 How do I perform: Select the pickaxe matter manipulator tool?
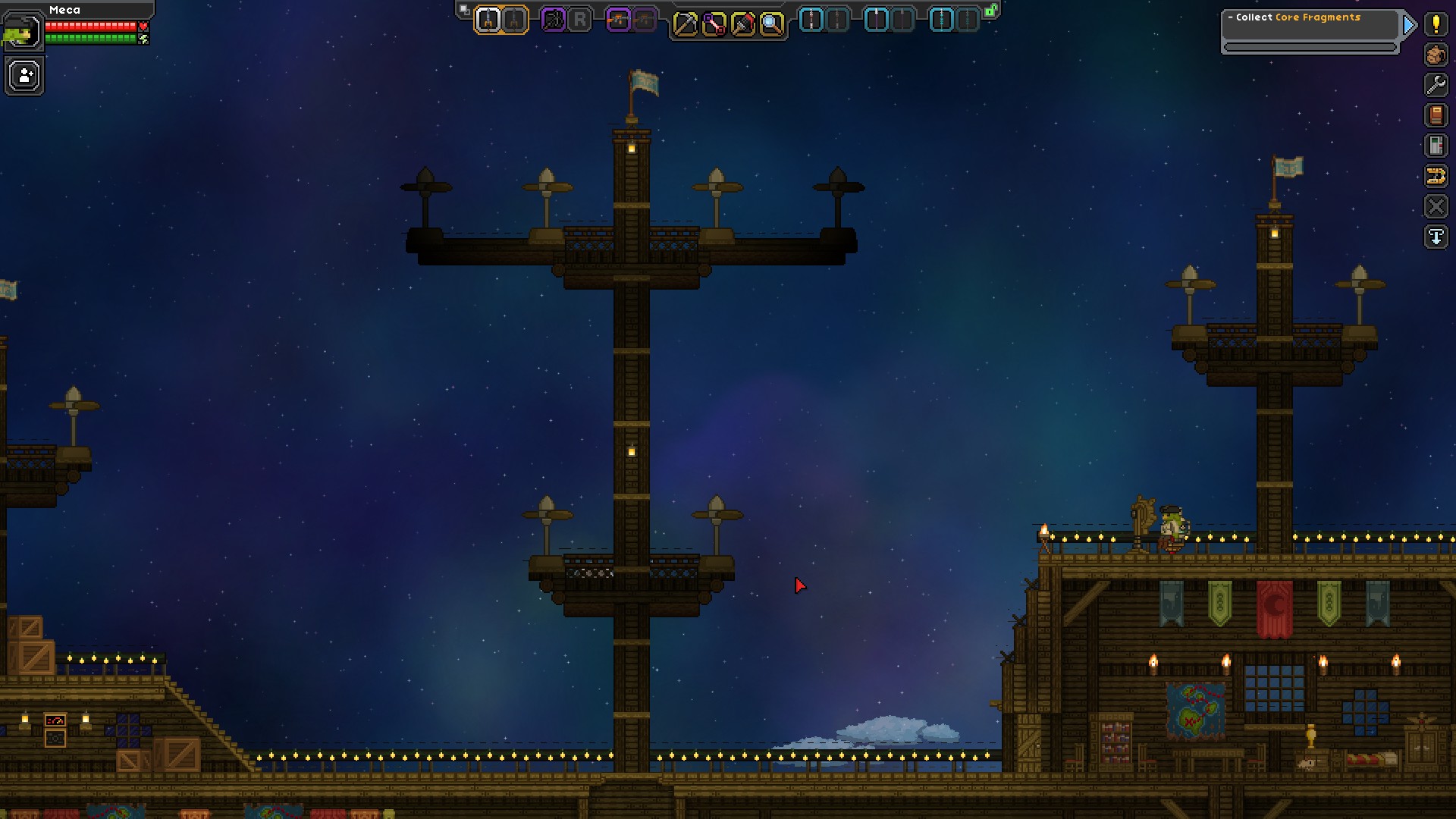(x=685, y=24)
